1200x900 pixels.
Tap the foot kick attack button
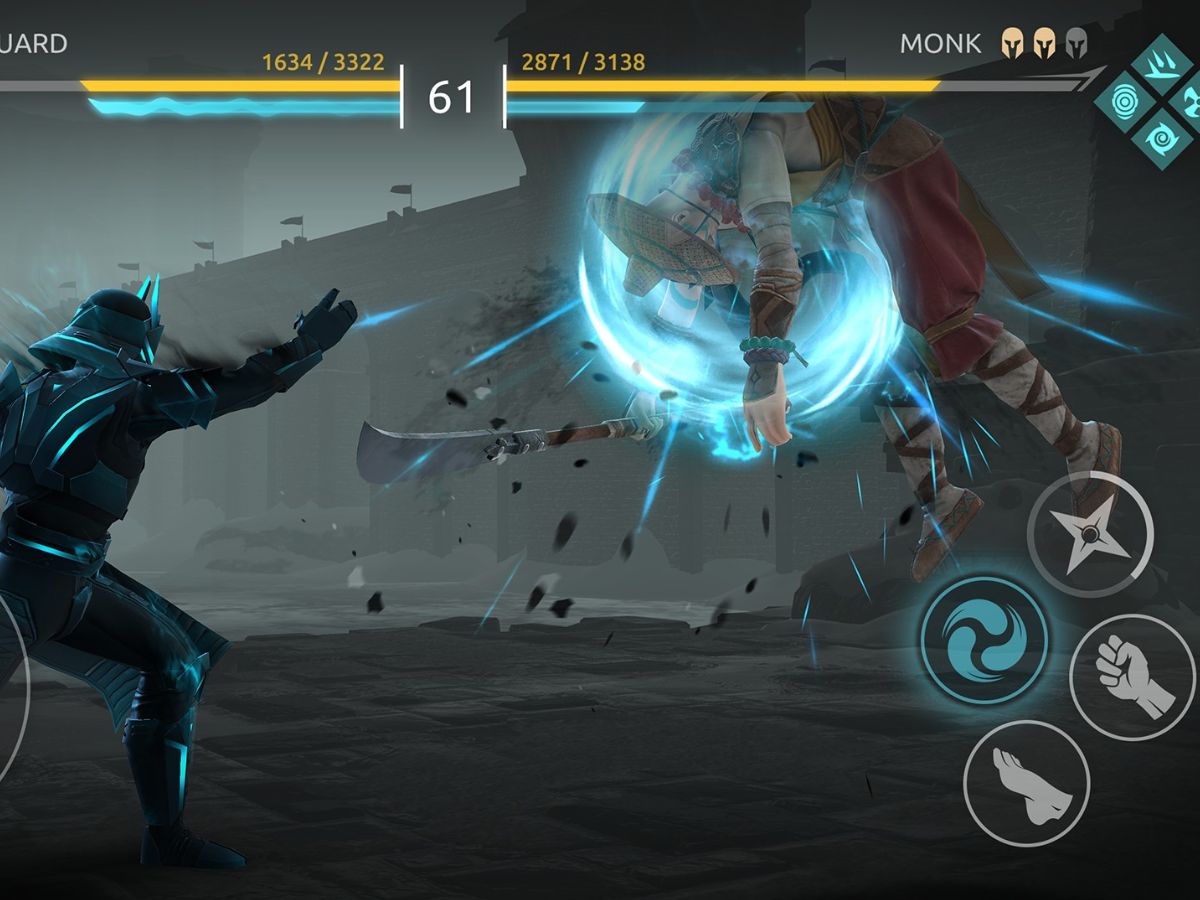(x=1026, y=783)
